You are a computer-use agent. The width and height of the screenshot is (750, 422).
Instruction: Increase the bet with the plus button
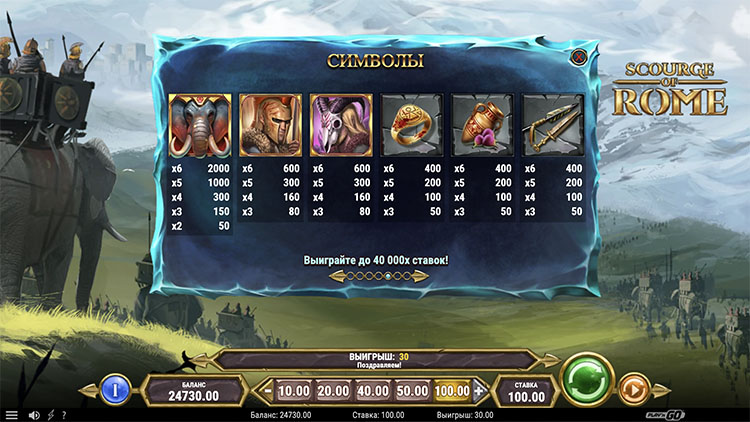pyautogui.click(x=479, y=391)
